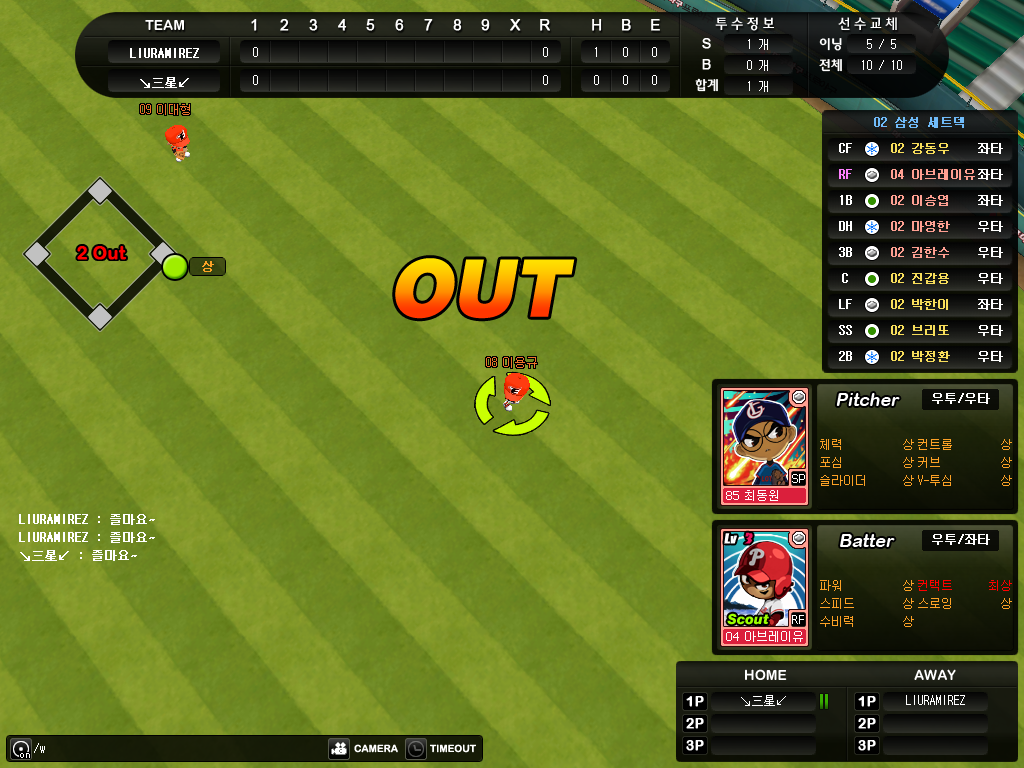Open the chat mode icon beside the input

click(x=20, y=748)
